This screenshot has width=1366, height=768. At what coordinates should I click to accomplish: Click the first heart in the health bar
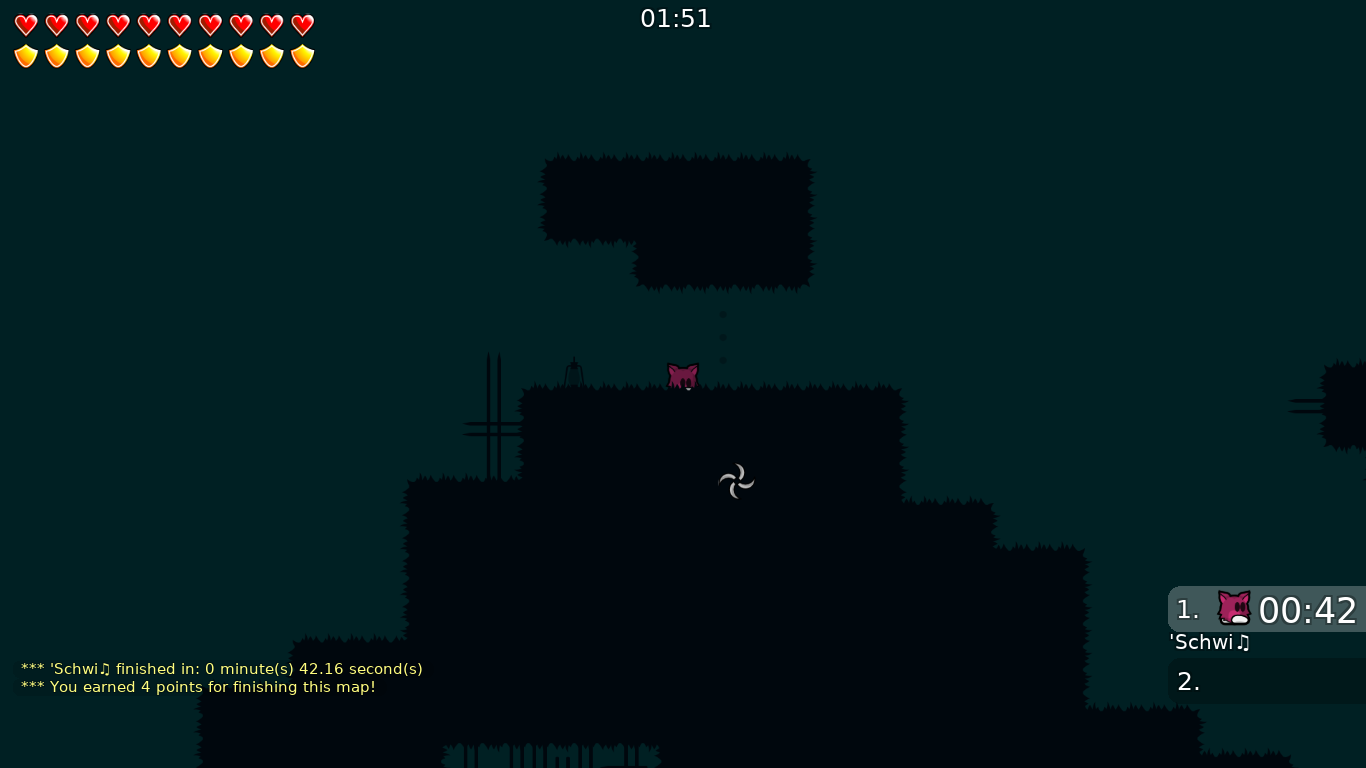coord(26,25)
